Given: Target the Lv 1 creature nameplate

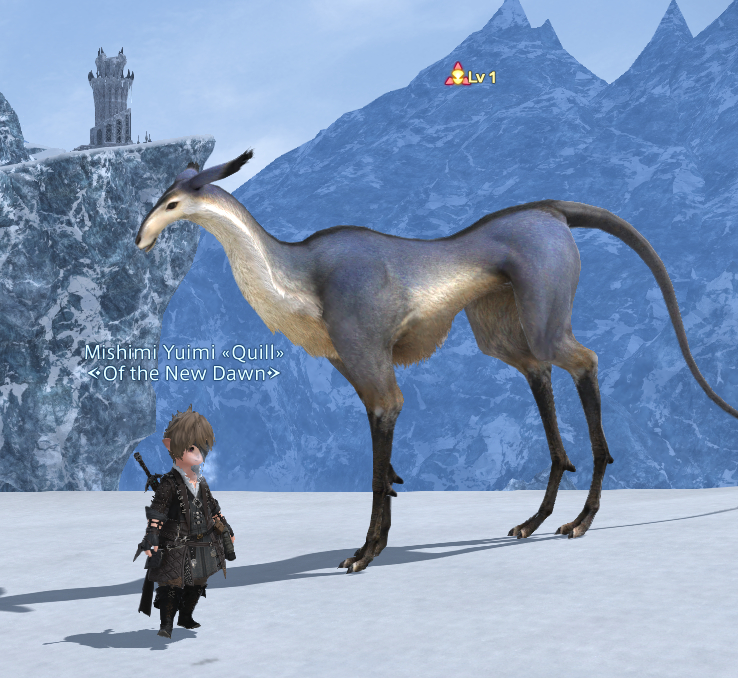Looking at the screenshot, I should pos(471,76).
